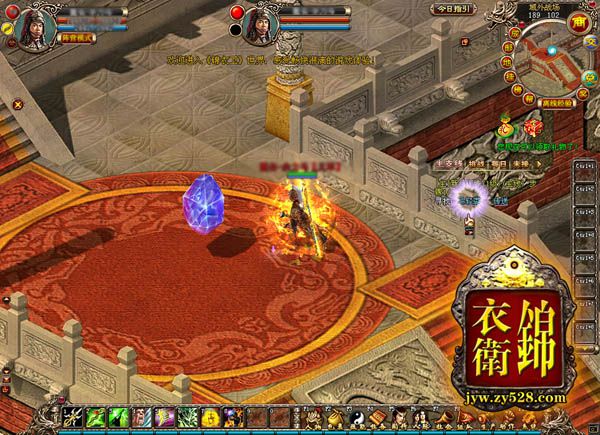The image size is (600, 435).
Task: Switch to the 主支线 quest tab
Action: (x=448, y=162)
